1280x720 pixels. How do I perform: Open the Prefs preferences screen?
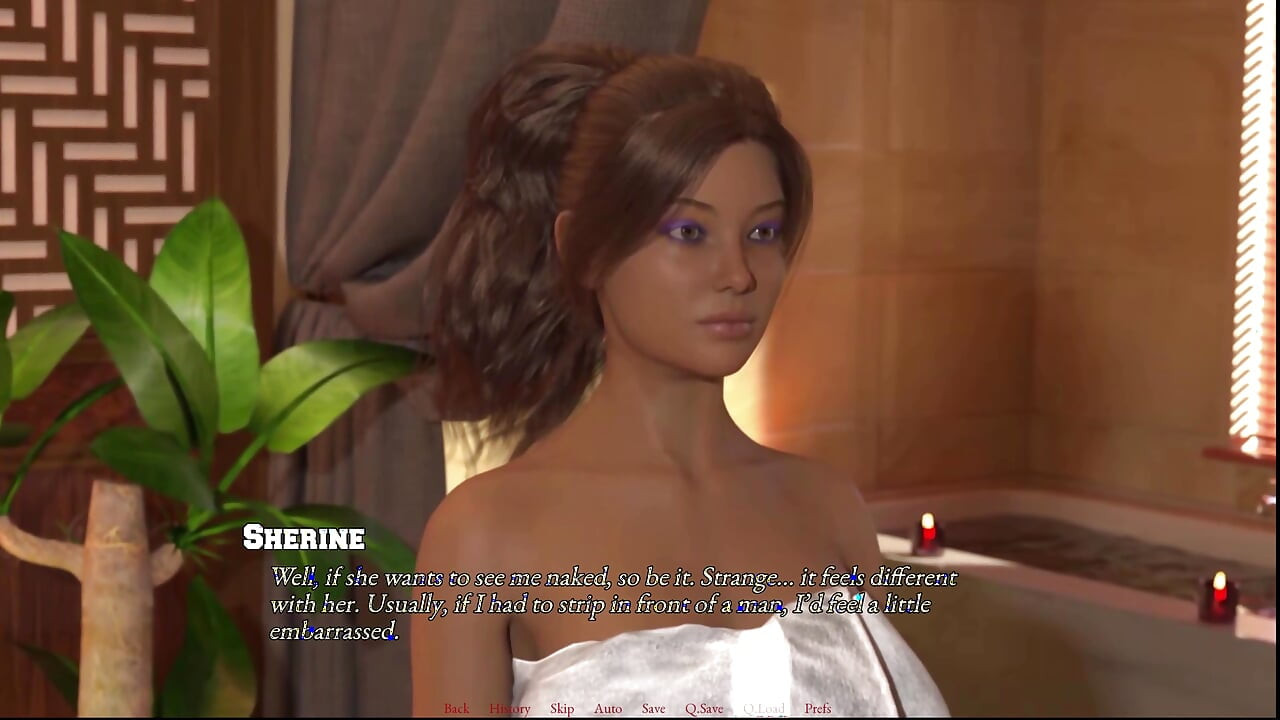coord(818,708)
